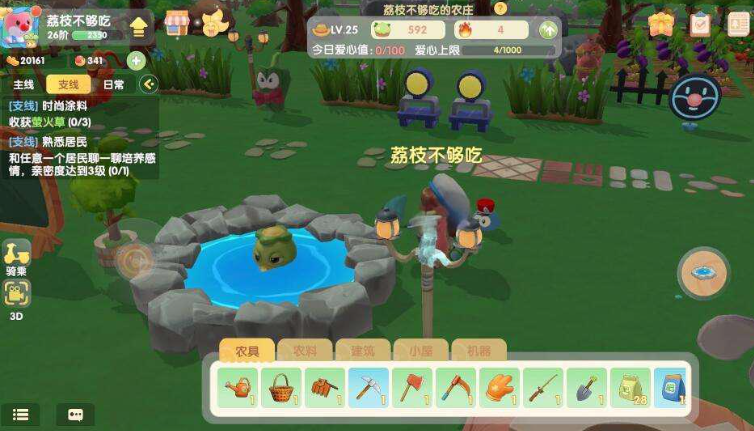Open the chat speech bubble button
Screen dimensions: 754x431
75,414
